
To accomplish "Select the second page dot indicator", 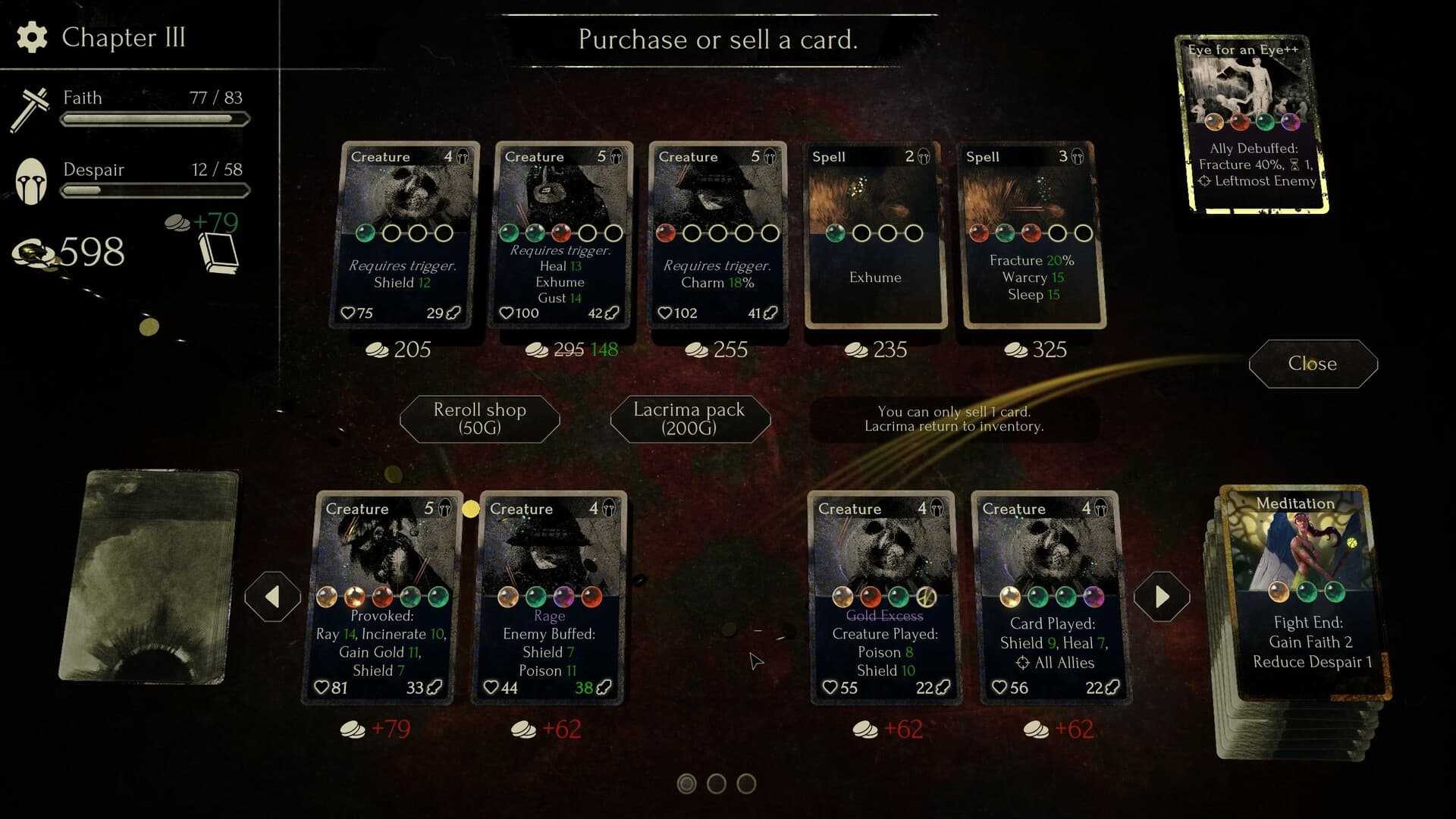I will click(717, 784).
